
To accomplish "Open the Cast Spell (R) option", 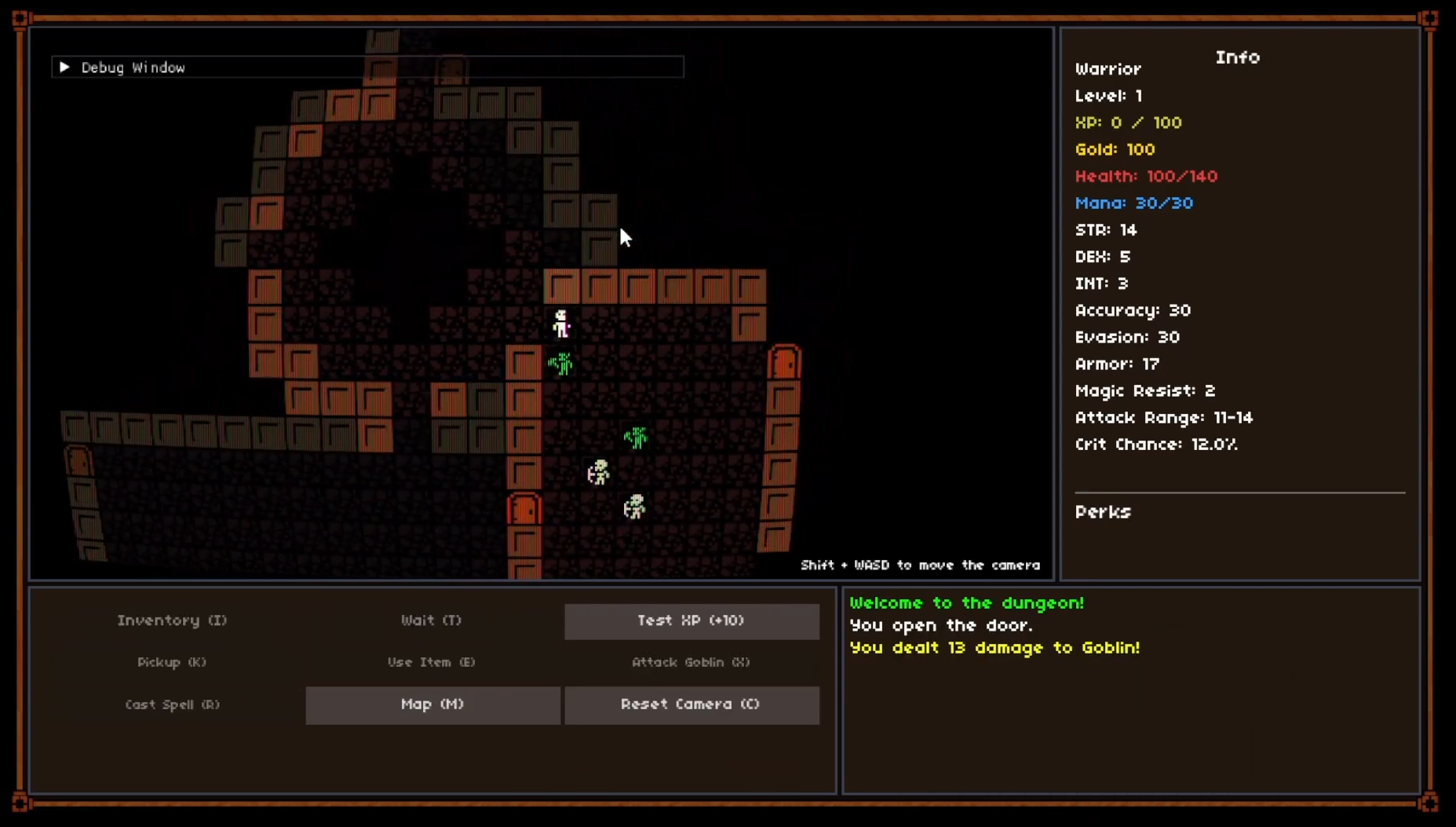I will (173, 704).
